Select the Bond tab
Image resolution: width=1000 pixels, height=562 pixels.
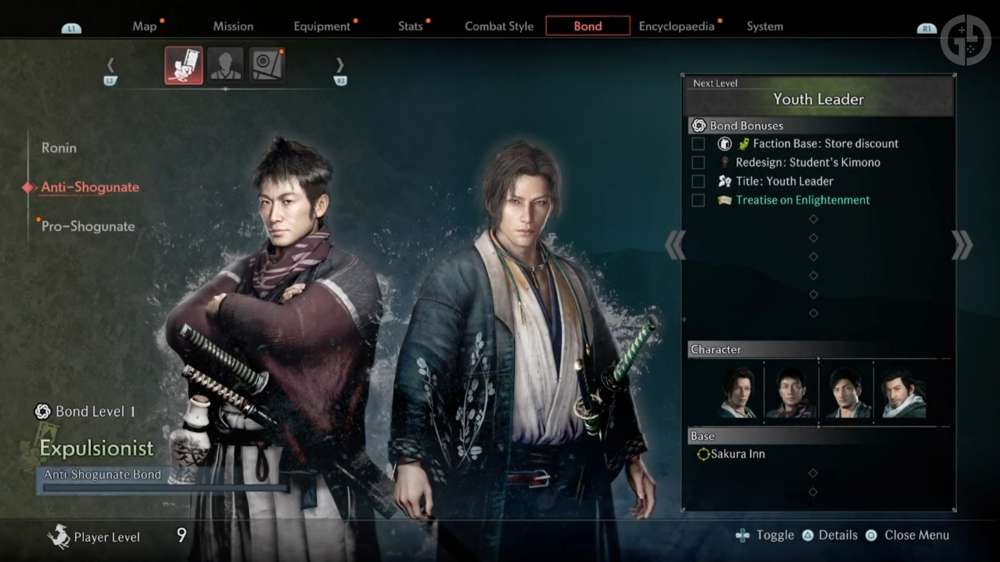click(588, 26)
